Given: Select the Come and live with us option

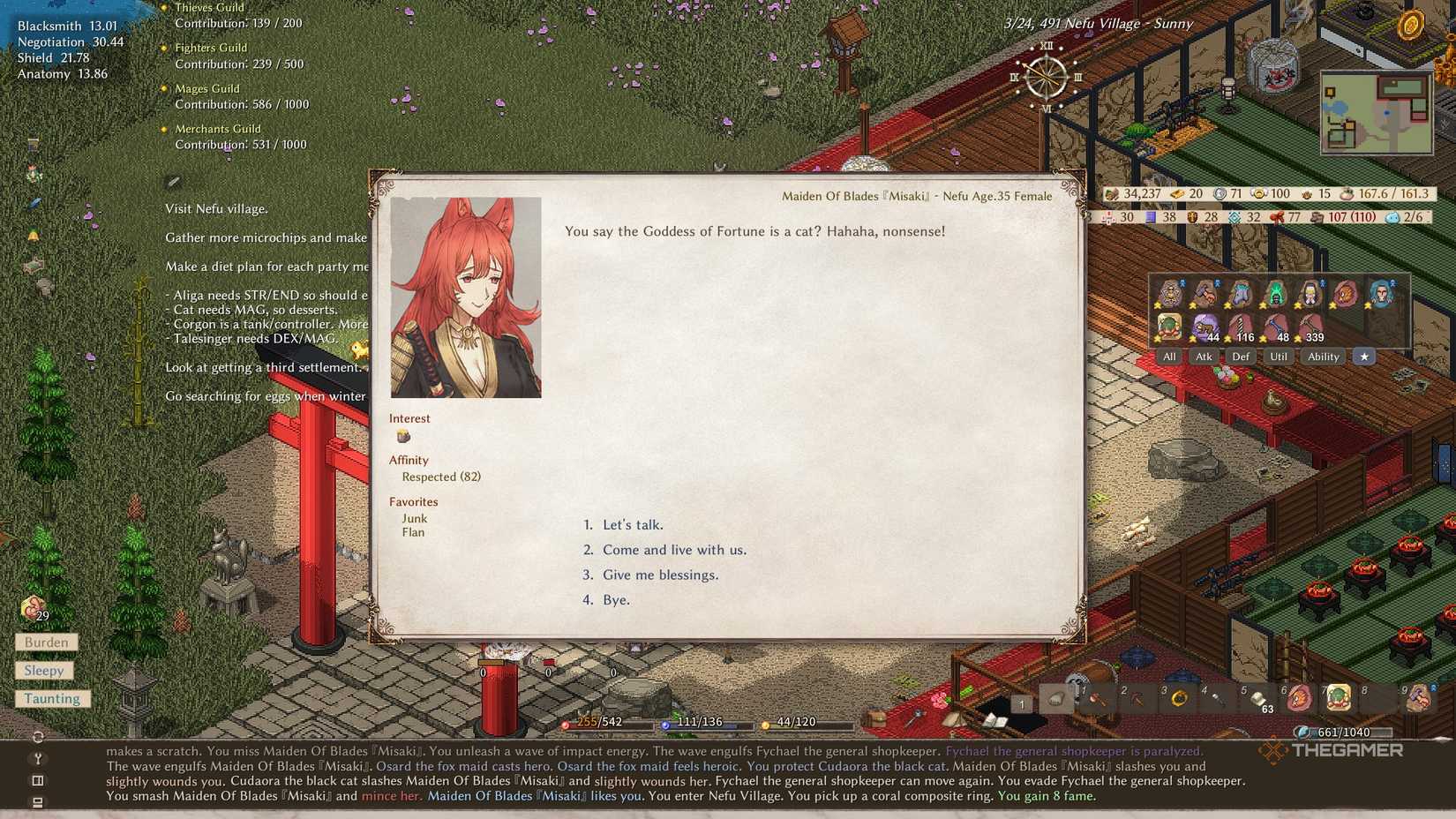Looking at the screenshot, I should [674, 550].
